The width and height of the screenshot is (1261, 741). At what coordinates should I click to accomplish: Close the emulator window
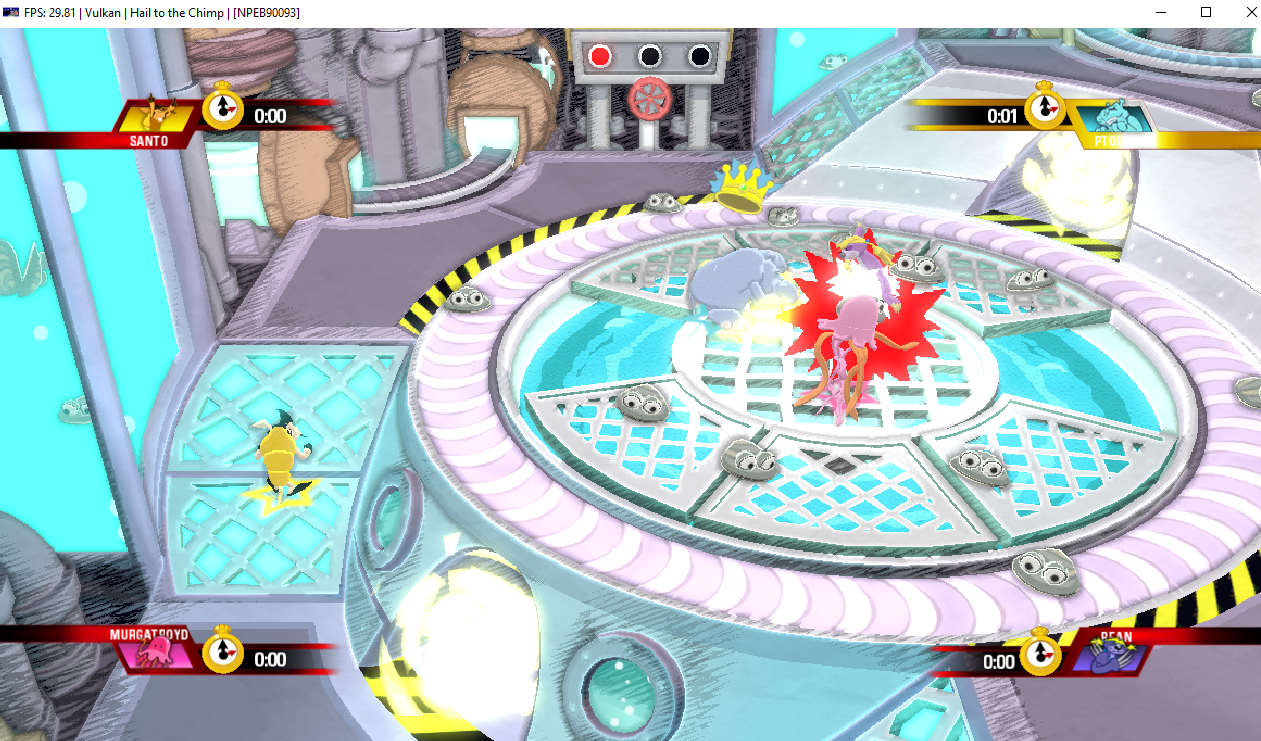[x=1251, y=12]
